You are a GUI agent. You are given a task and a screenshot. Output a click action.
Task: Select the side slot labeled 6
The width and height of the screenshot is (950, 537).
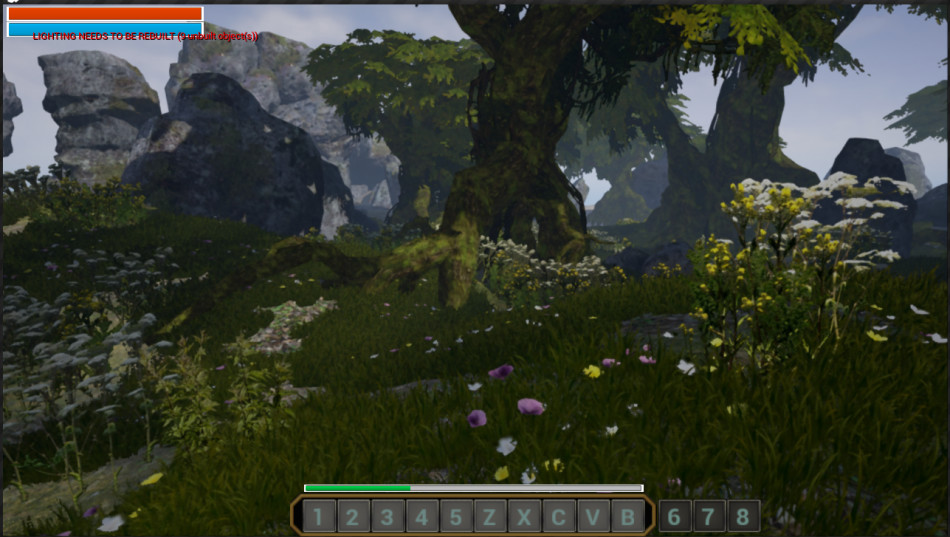click(x=675, y=517)
